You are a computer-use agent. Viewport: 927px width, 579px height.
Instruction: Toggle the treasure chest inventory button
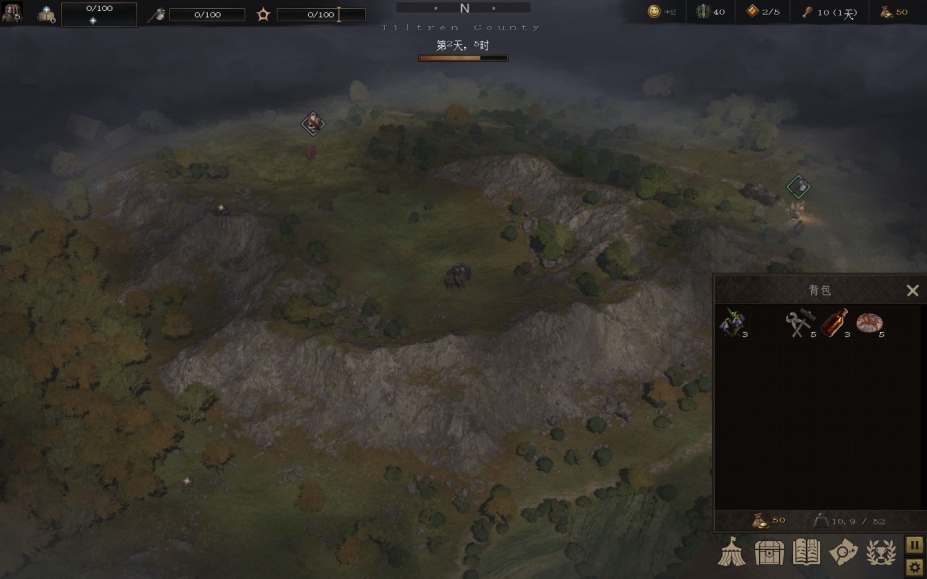coord(769,552)
